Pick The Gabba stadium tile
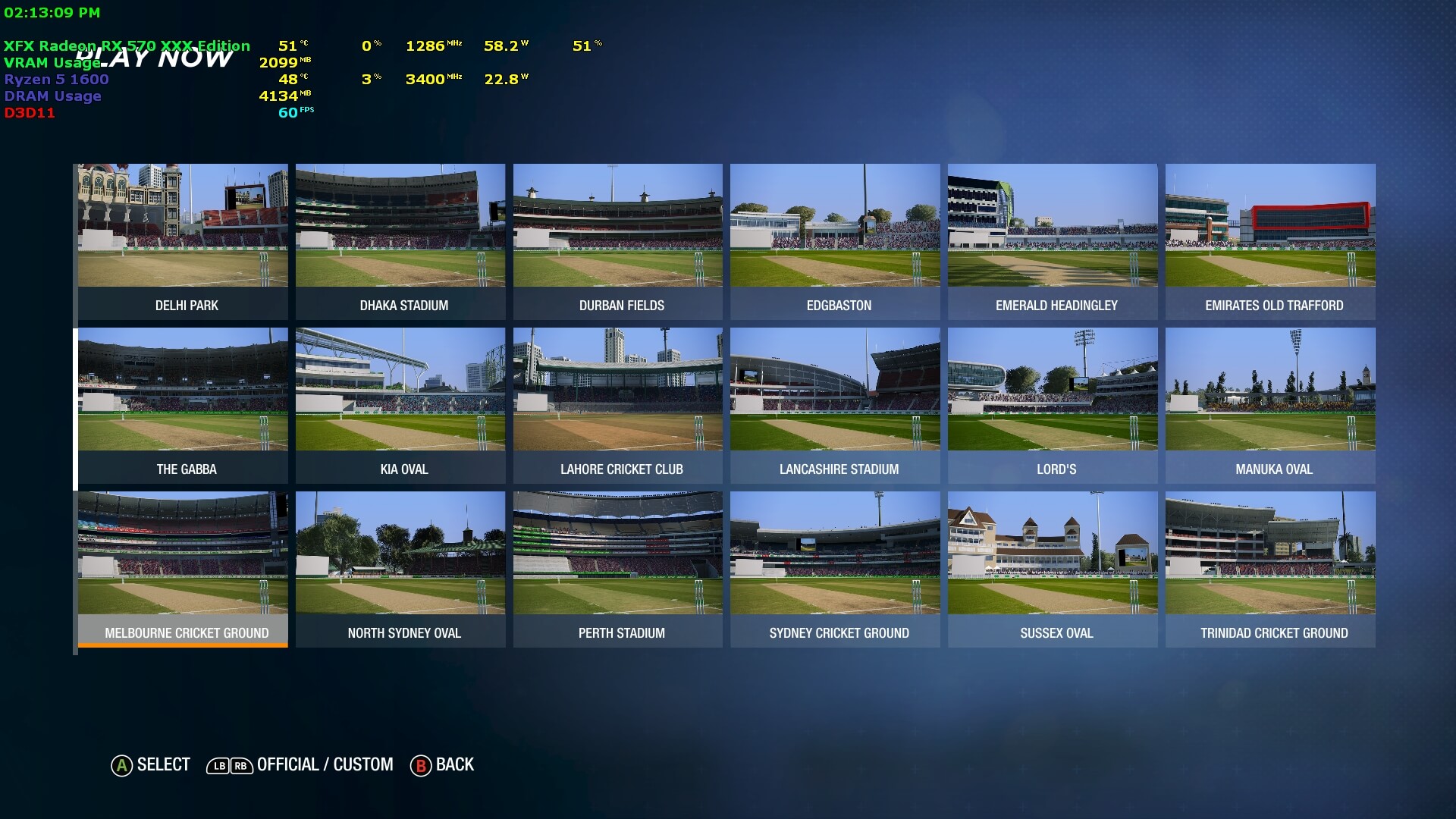Viewport: 1456px width, 819px height. coord(183,405)
